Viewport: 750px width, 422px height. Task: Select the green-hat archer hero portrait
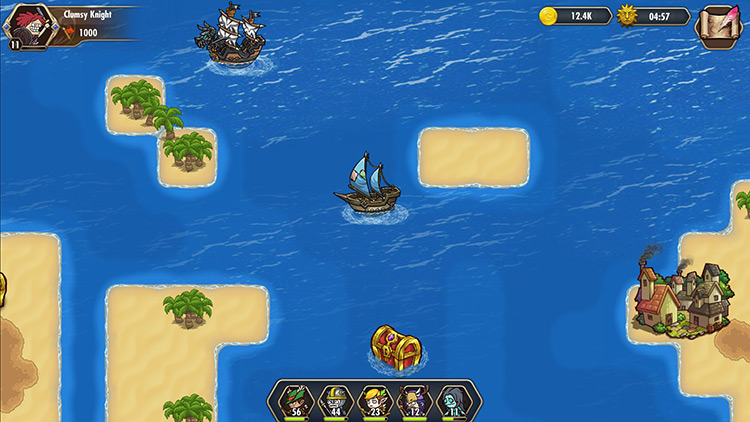(296, 400)
